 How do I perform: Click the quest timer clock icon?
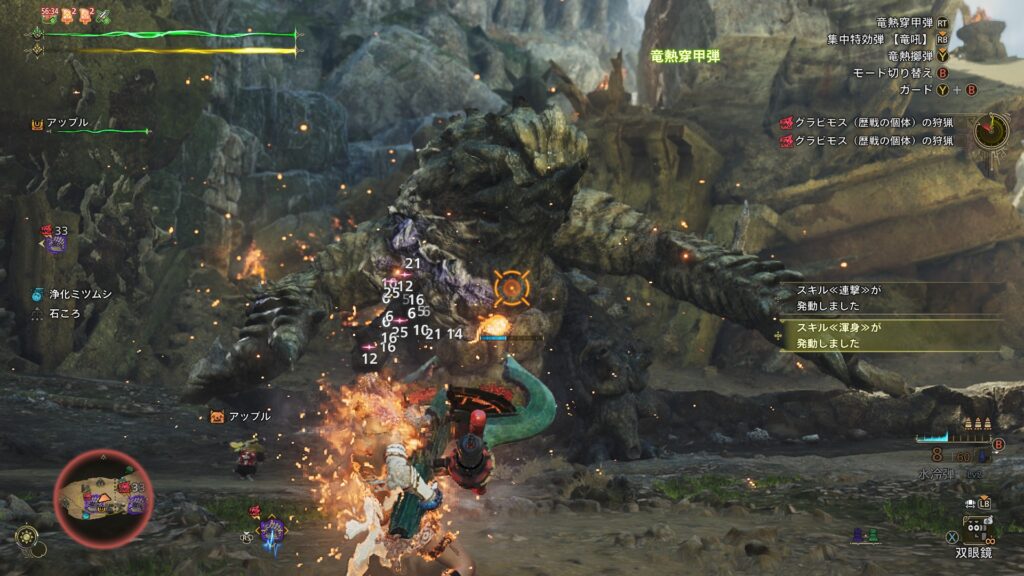992,129
